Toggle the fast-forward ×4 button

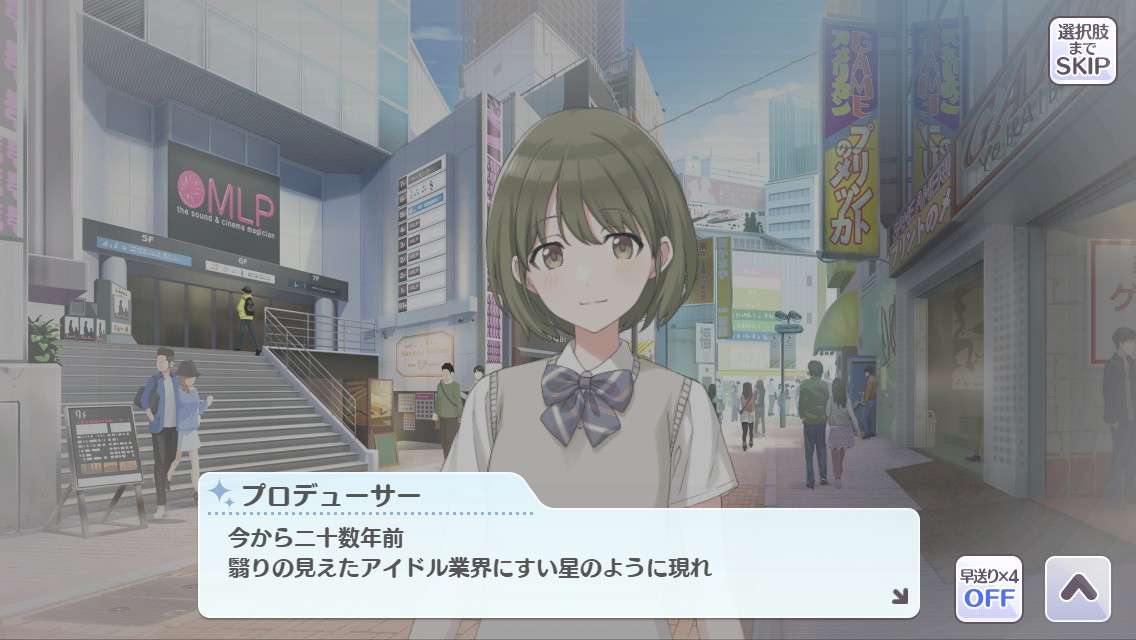pyautogui.click(x=988, y=589)
